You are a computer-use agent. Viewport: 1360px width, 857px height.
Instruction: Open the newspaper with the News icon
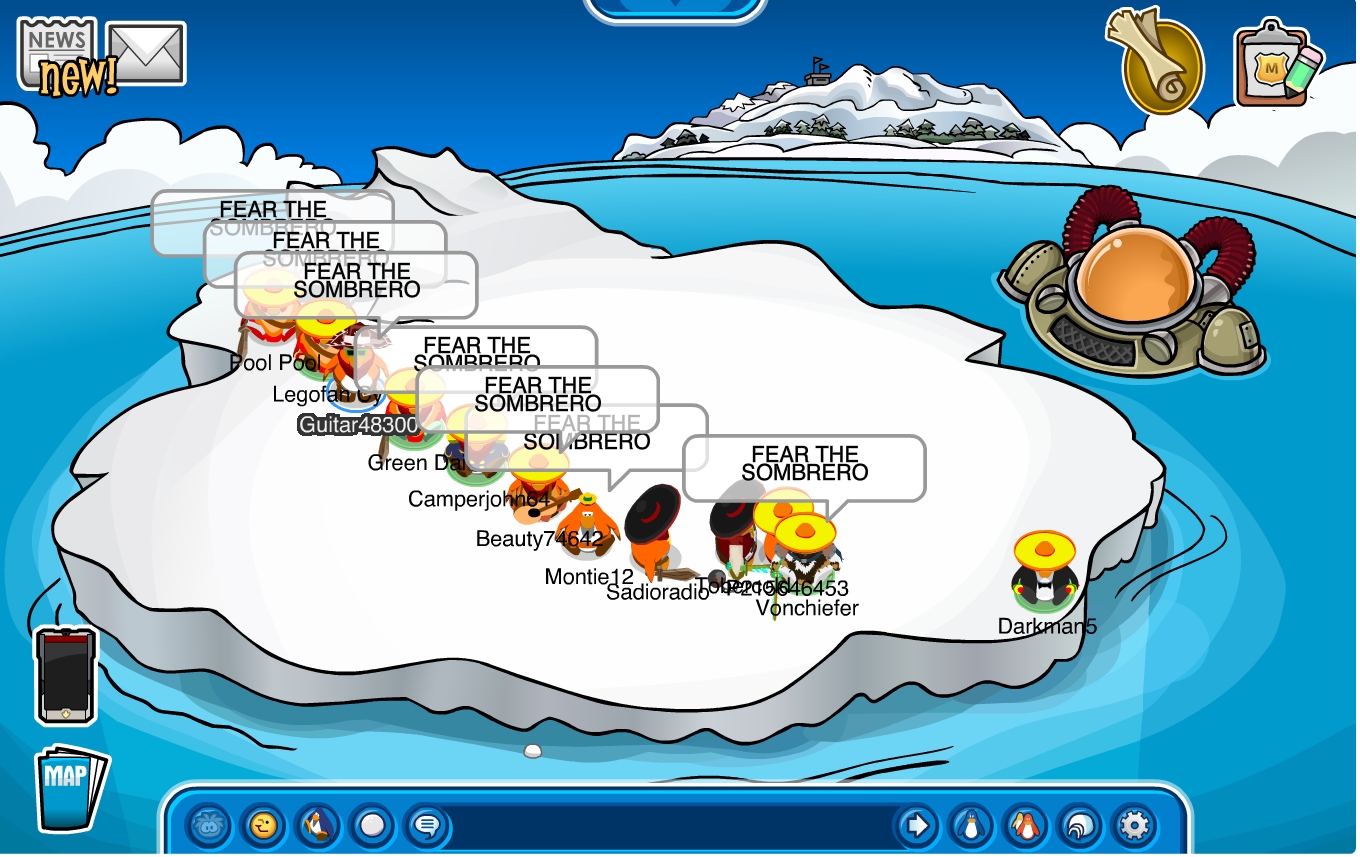click(57, 51)
